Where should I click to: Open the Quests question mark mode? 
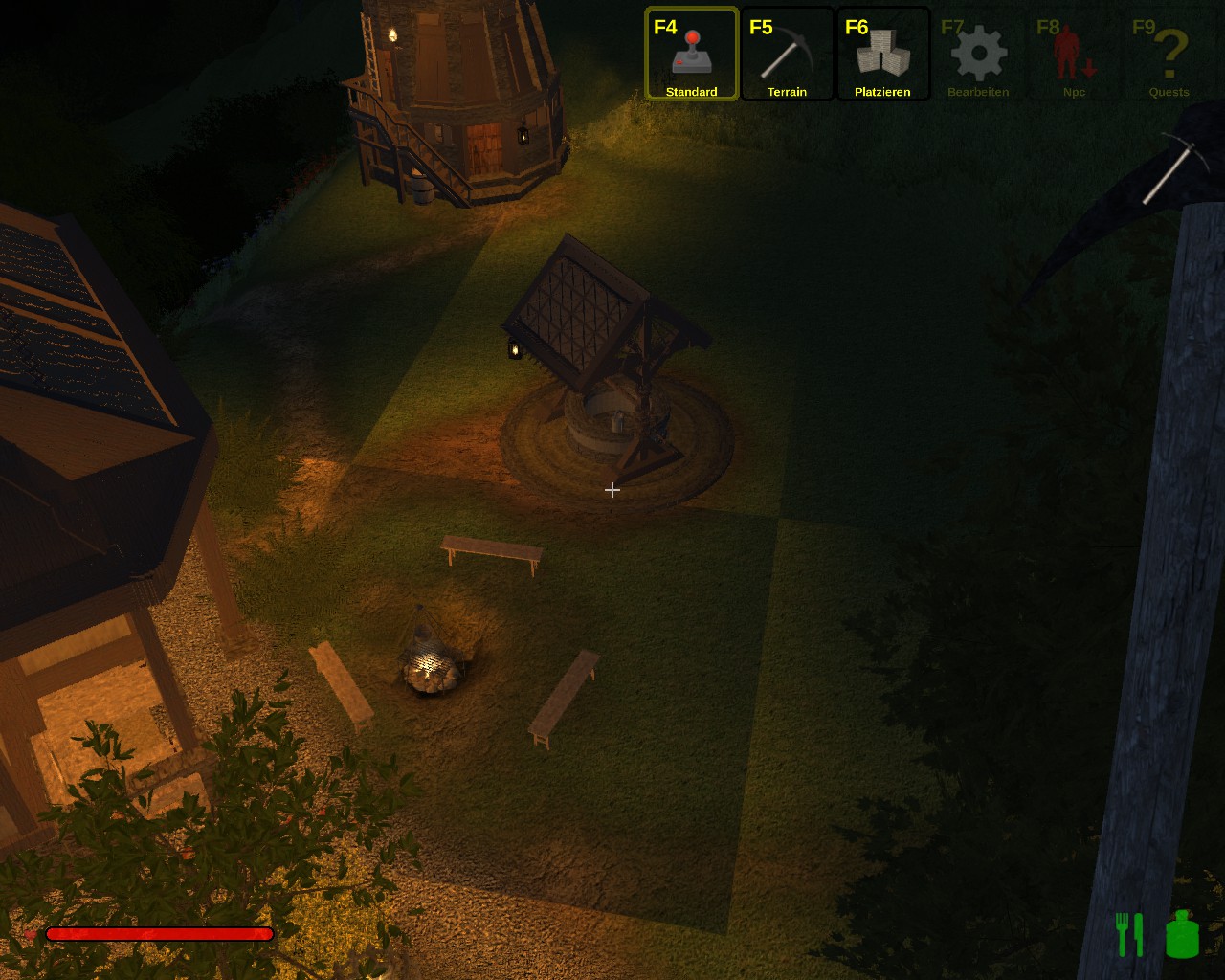point(1169,55)
